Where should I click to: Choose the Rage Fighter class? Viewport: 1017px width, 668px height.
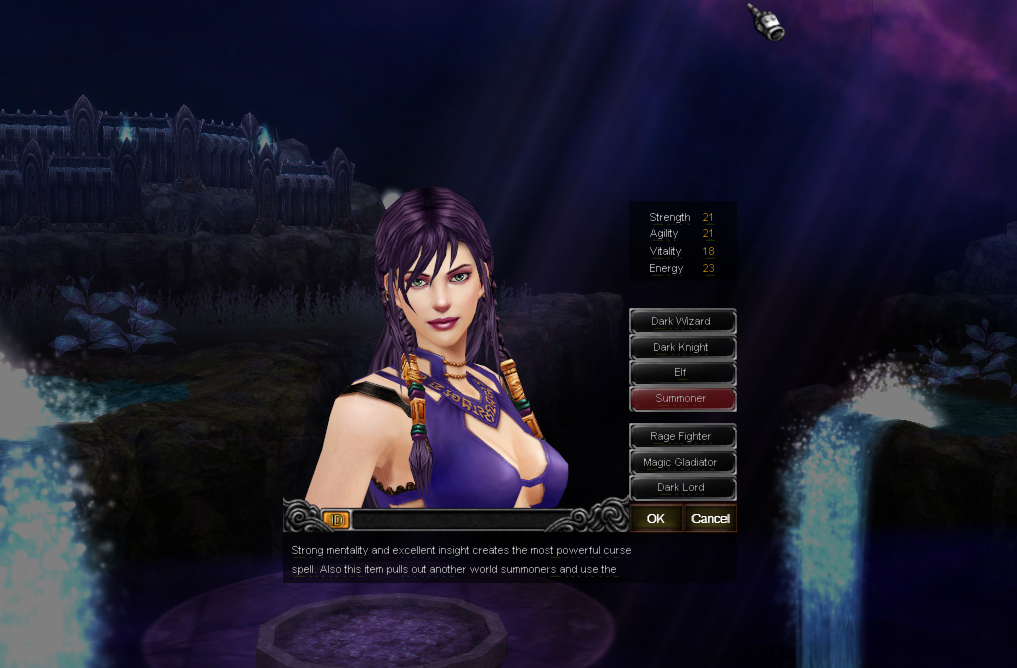point(682,436)
